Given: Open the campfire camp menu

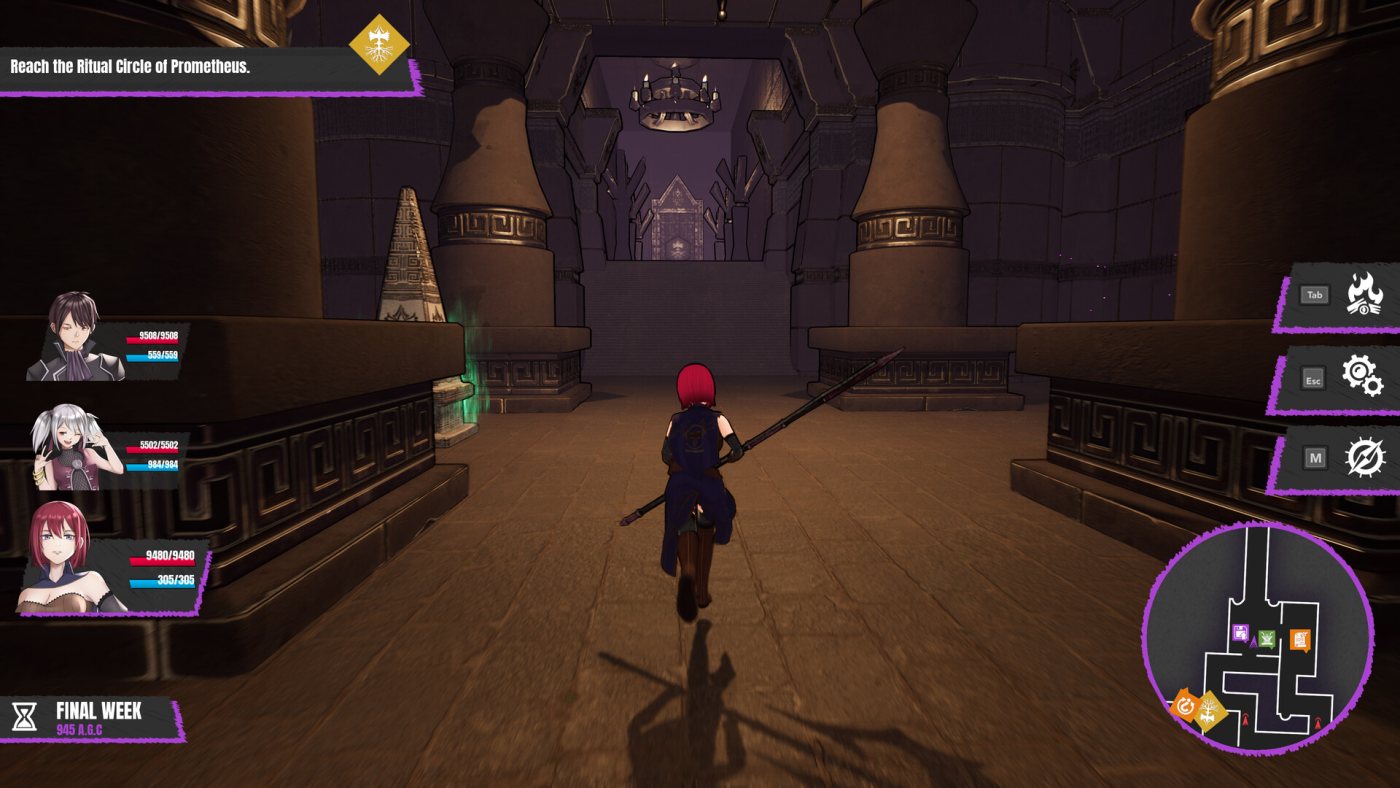Looking at the screenshot, I should [1364, 295].
